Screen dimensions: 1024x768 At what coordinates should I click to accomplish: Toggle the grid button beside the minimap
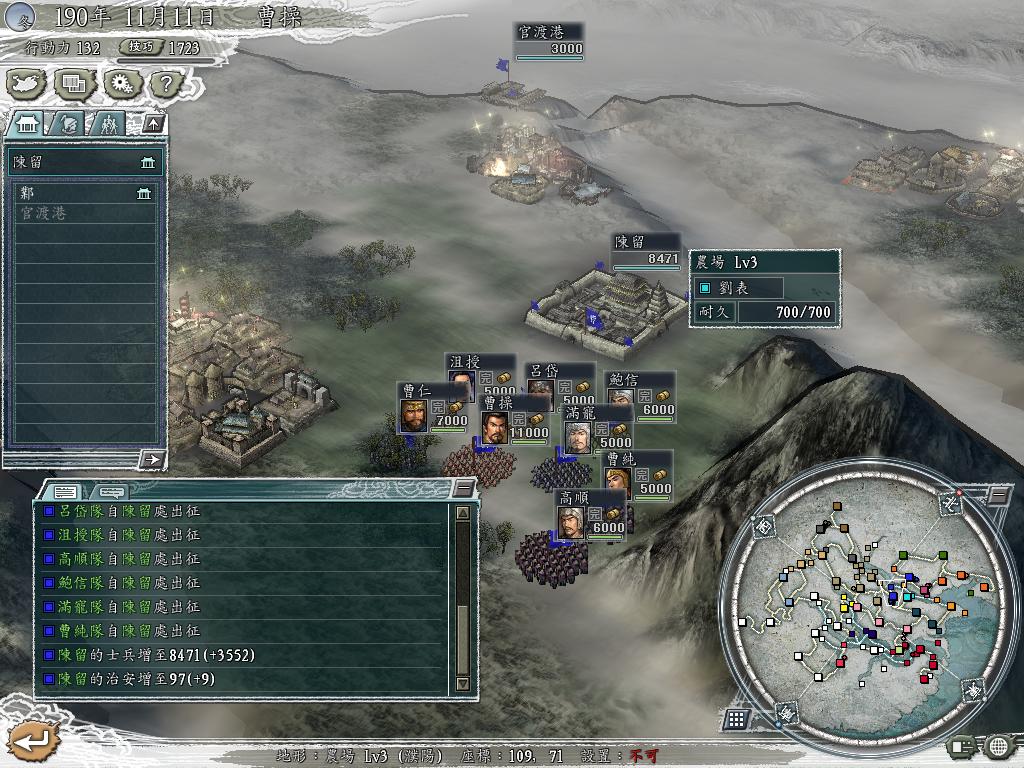point(735,719)
